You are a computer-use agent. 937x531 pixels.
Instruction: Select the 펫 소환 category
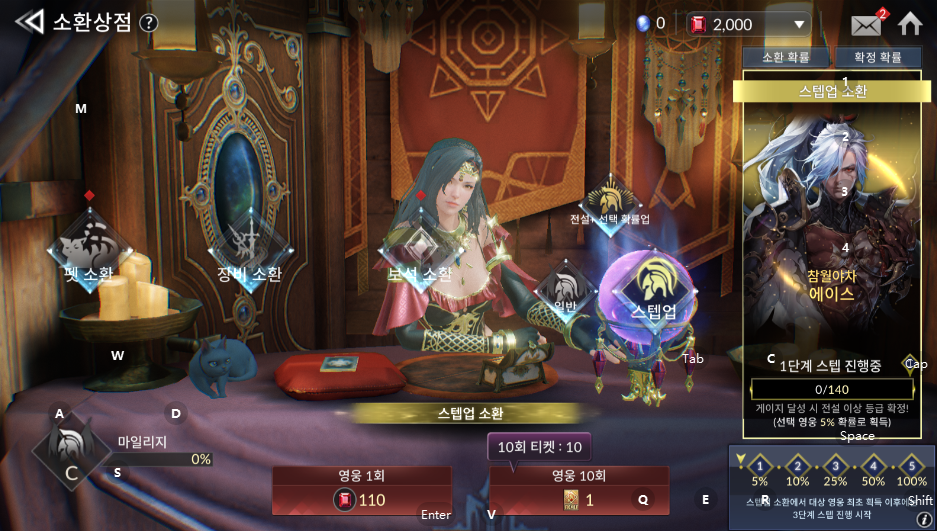pos(87,250)
